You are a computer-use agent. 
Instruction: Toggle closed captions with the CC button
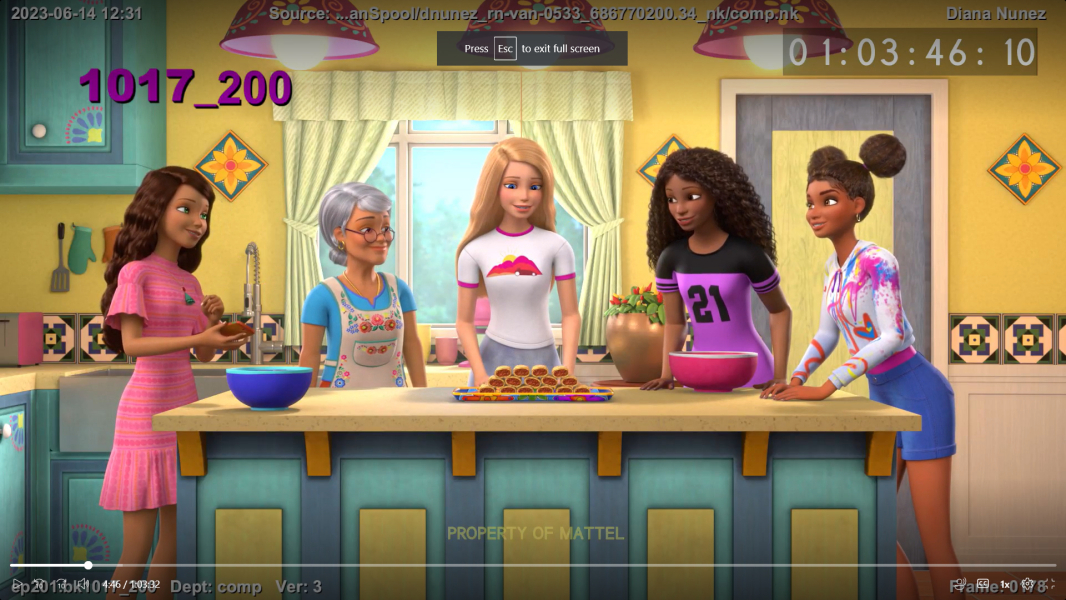(983, 584)
